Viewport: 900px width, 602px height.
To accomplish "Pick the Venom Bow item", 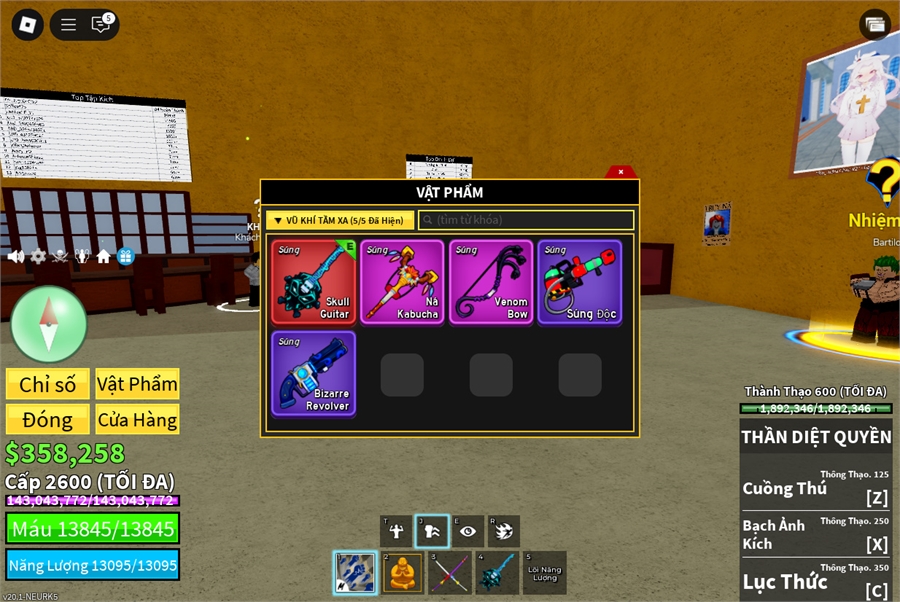I will tap(491, 281).
